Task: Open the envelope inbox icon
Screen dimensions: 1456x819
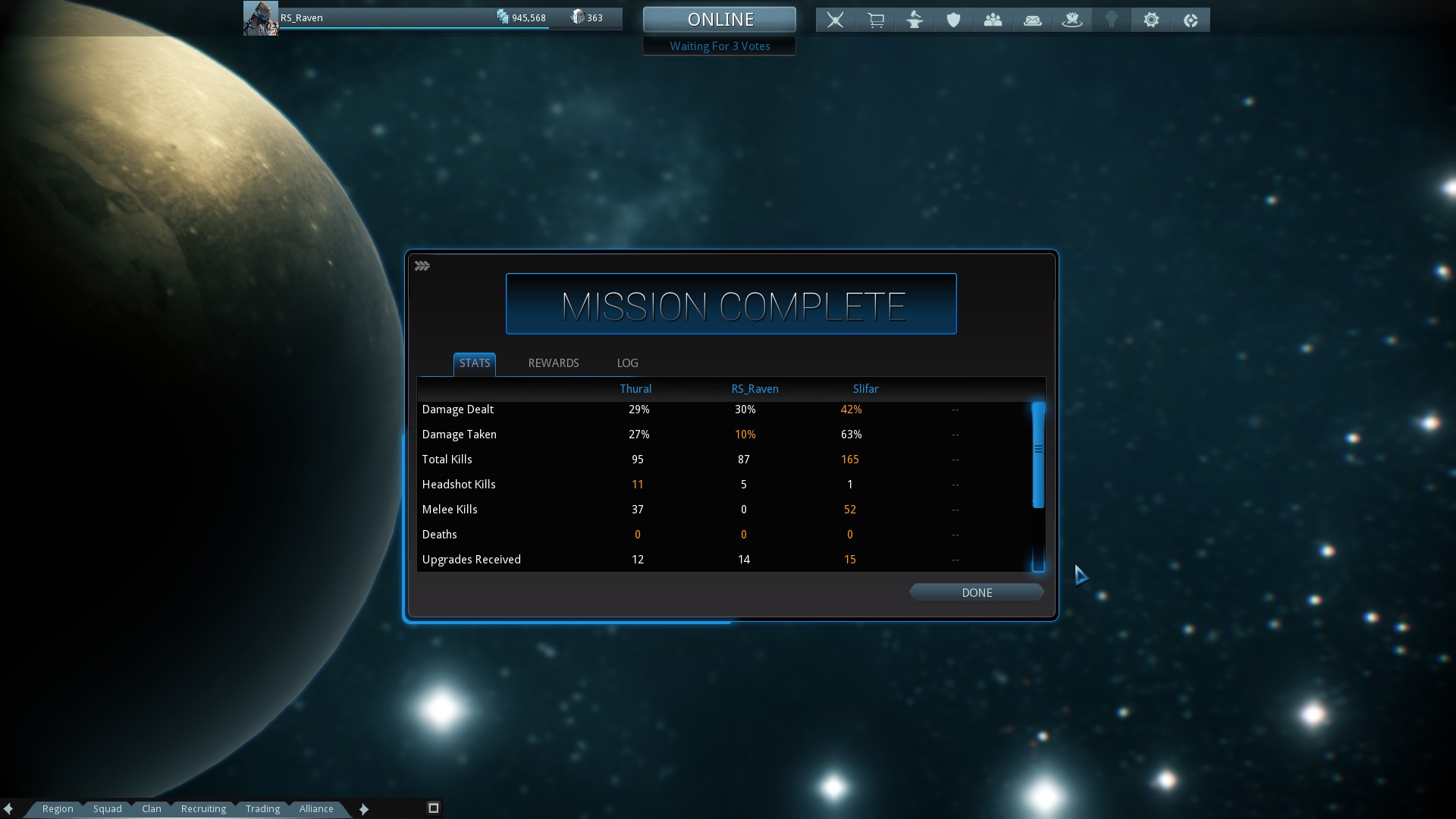Action: [1032, 20]
